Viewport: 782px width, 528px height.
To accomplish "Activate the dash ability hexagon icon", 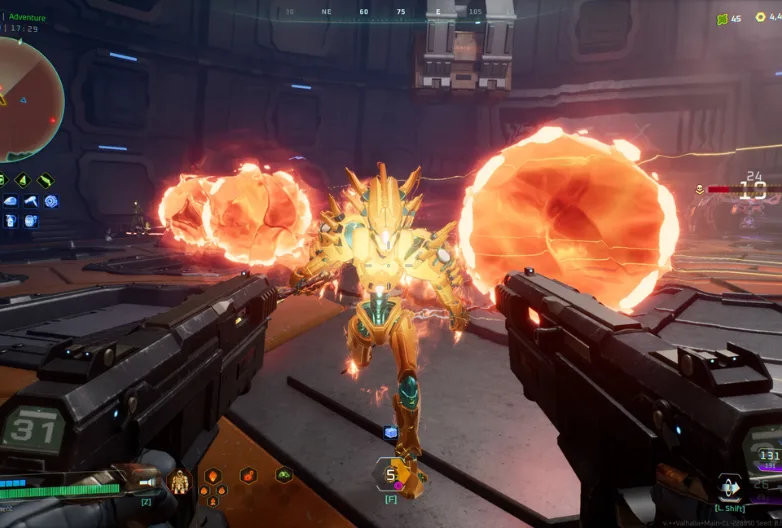I will (x=732, y=489).
